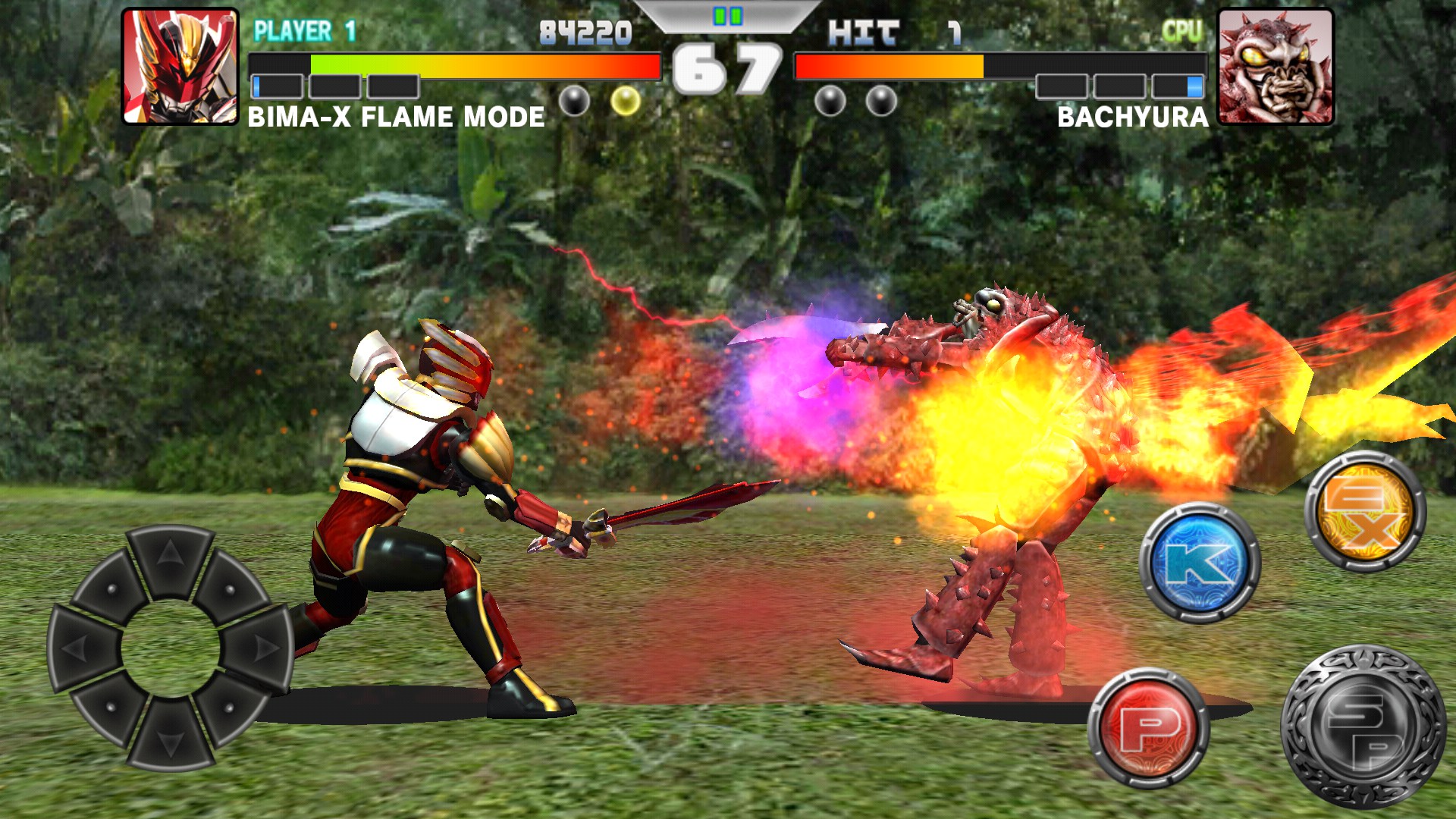
Task: Tap the blue K kick button
Action: (x=1200, y=563)
